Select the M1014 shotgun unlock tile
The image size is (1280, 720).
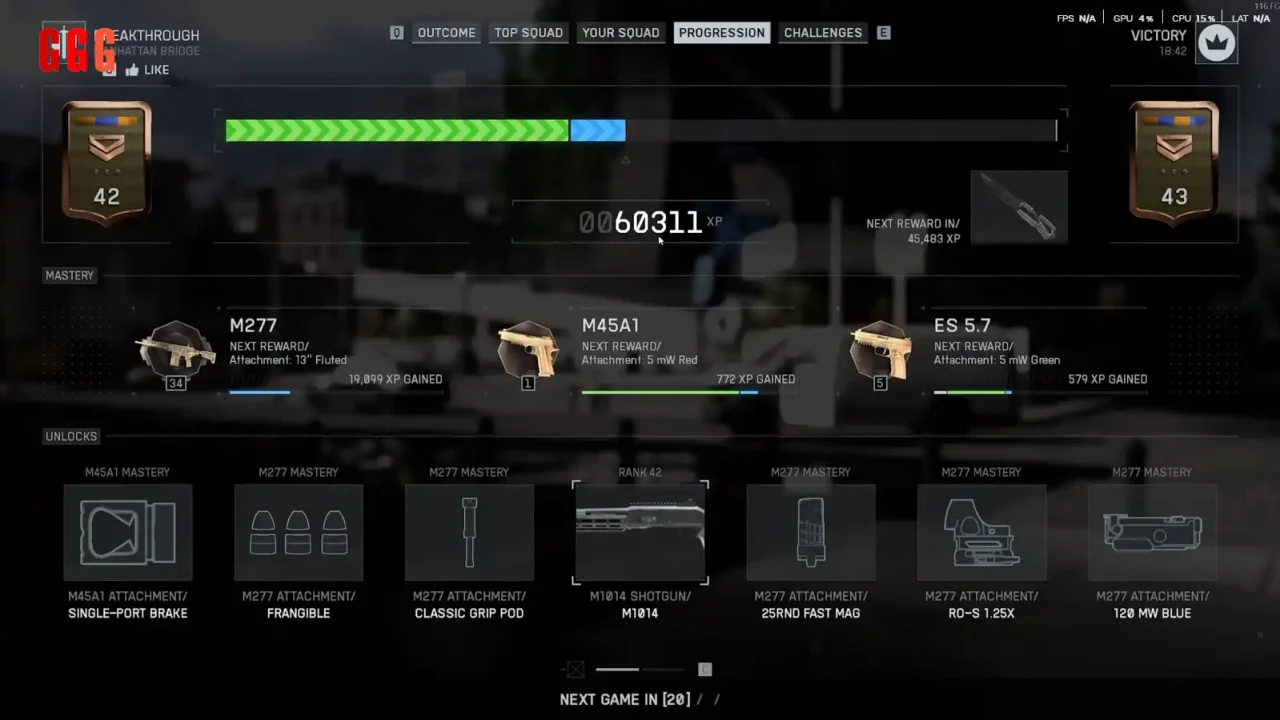click(640, 533)
